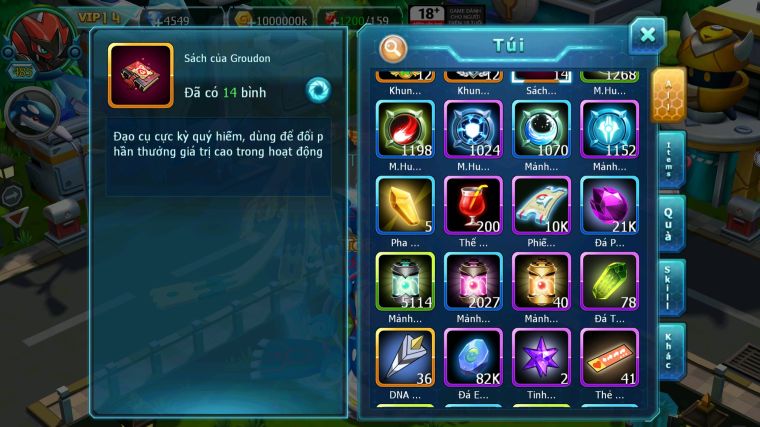Viewport: 760px width, 427px height.
Task: Select the yellow crystal item with 5
Action: (x=405, y=205)
